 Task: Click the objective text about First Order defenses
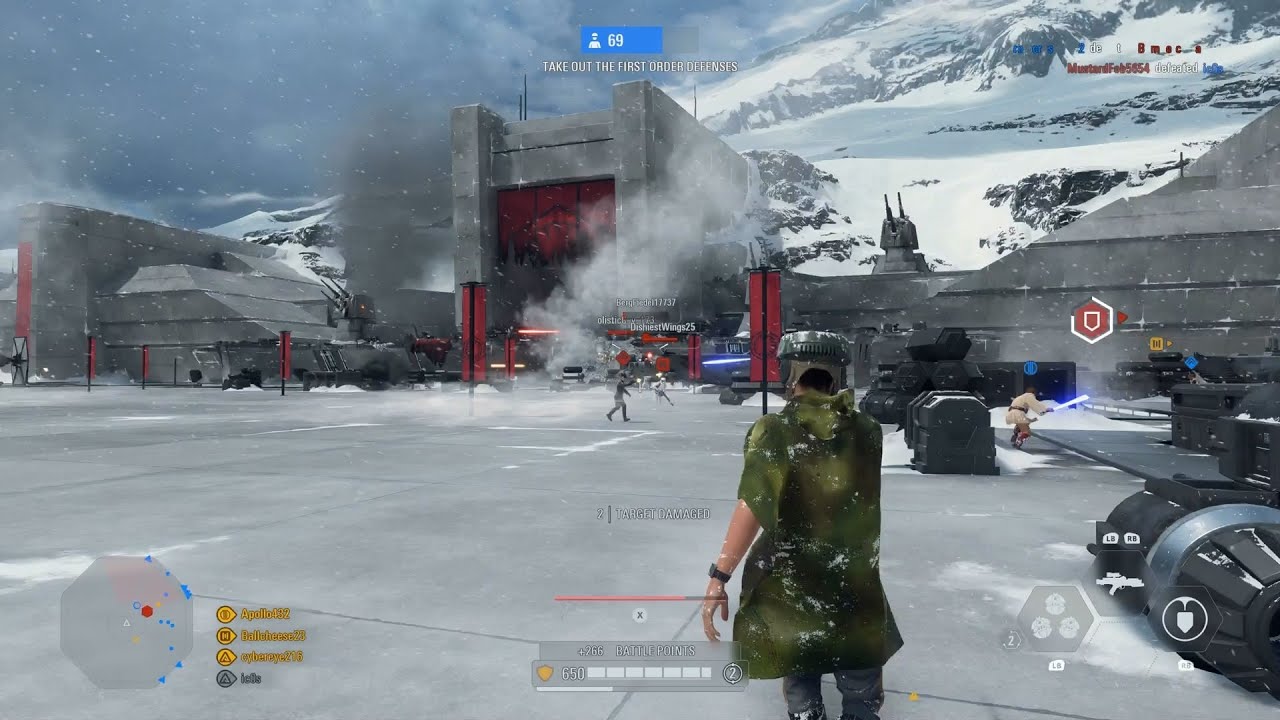click(x=640, y=67)
